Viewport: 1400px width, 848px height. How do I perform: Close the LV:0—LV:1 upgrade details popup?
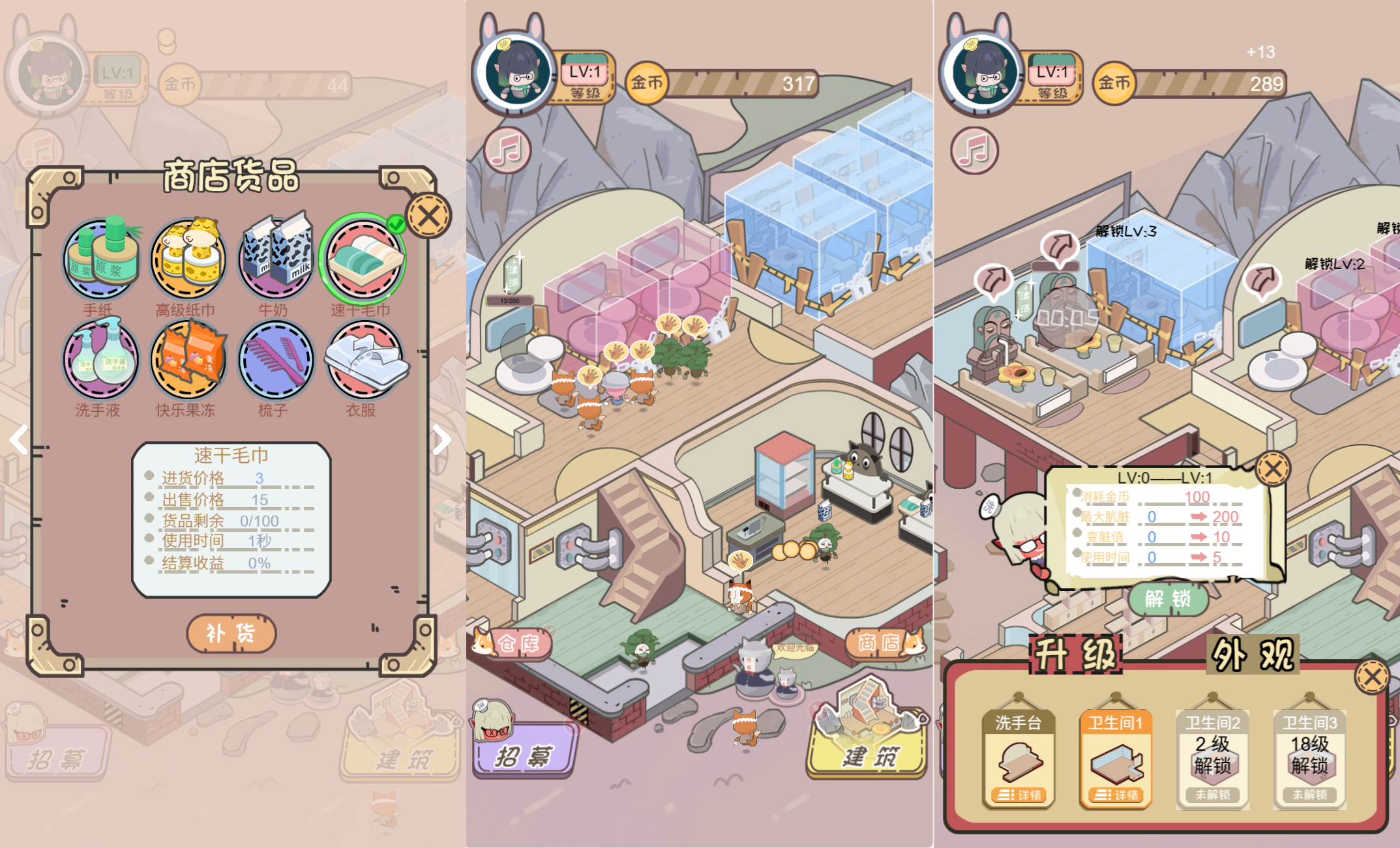pyautogui.click(x=1272, y=469)
